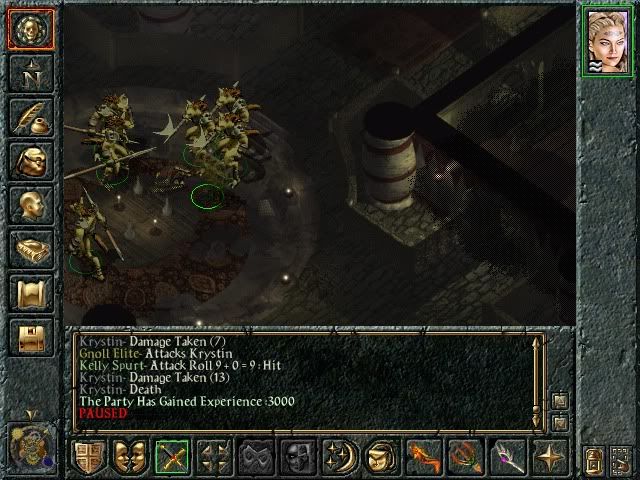Open special abilities star button

tap(548, 456)
